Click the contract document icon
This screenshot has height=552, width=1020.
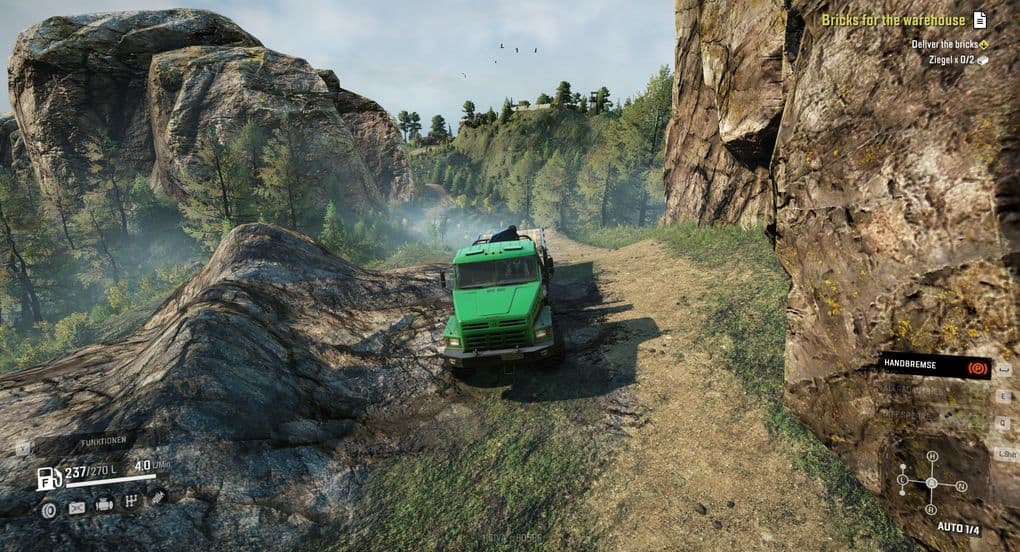980,19
